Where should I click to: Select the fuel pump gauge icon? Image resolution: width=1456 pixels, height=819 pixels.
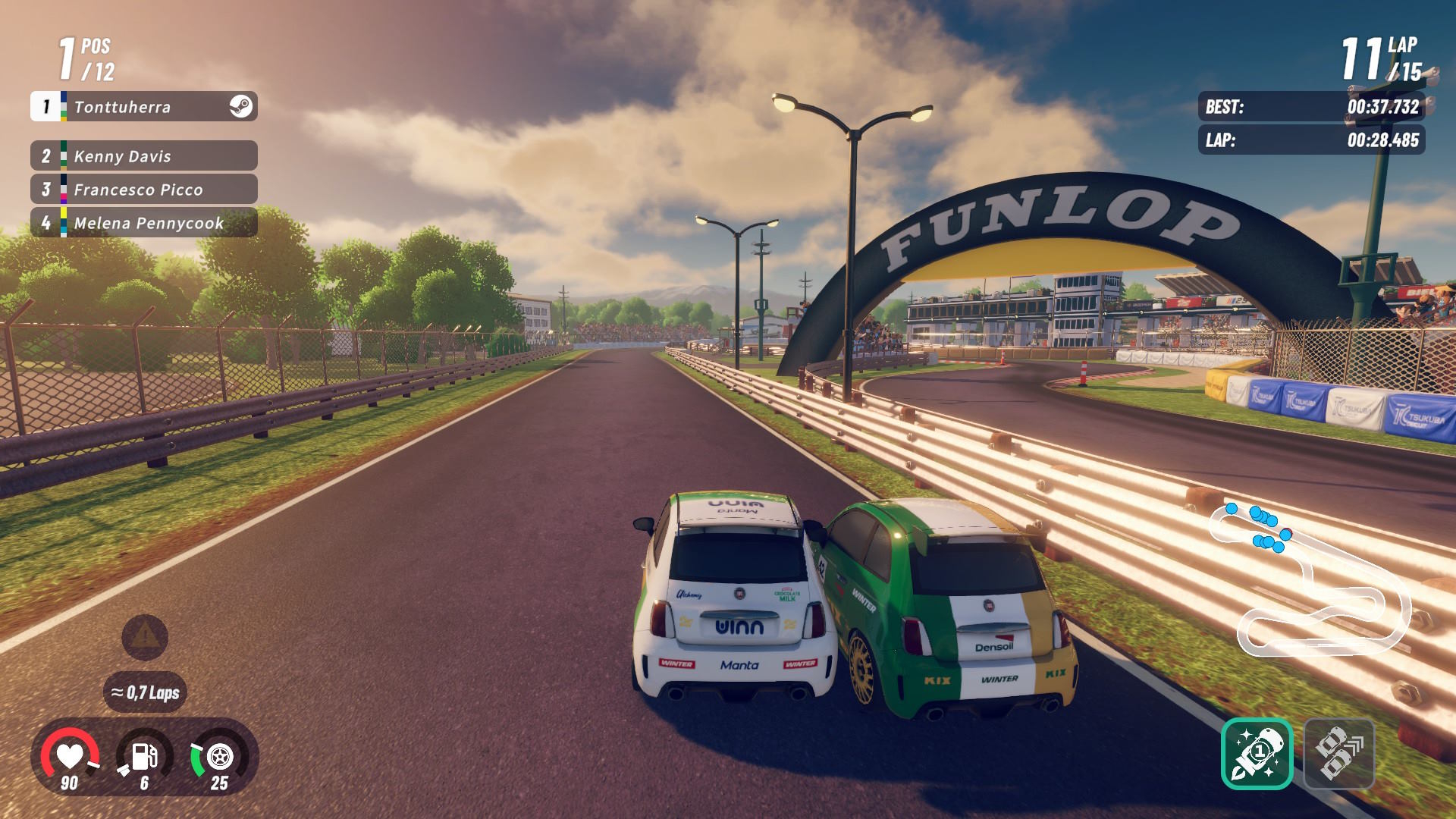144,756
